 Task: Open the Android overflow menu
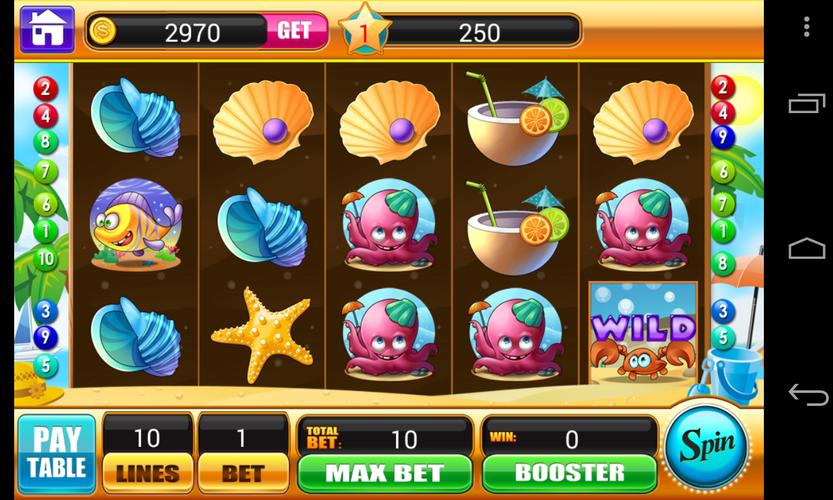coord(806,27)
